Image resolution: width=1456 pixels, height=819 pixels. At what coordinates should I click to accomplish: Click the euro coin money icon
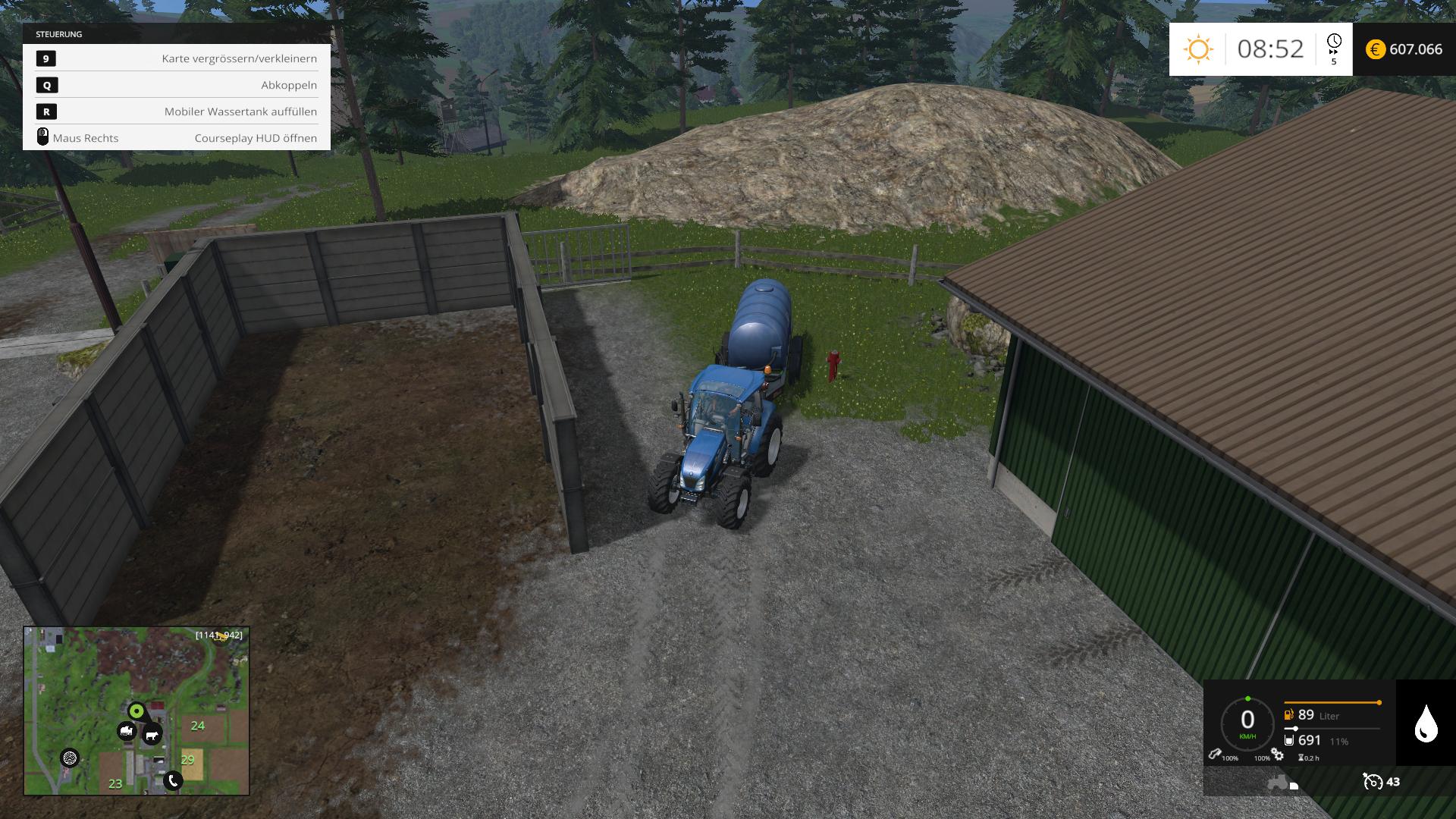(x=1376, y=49)
